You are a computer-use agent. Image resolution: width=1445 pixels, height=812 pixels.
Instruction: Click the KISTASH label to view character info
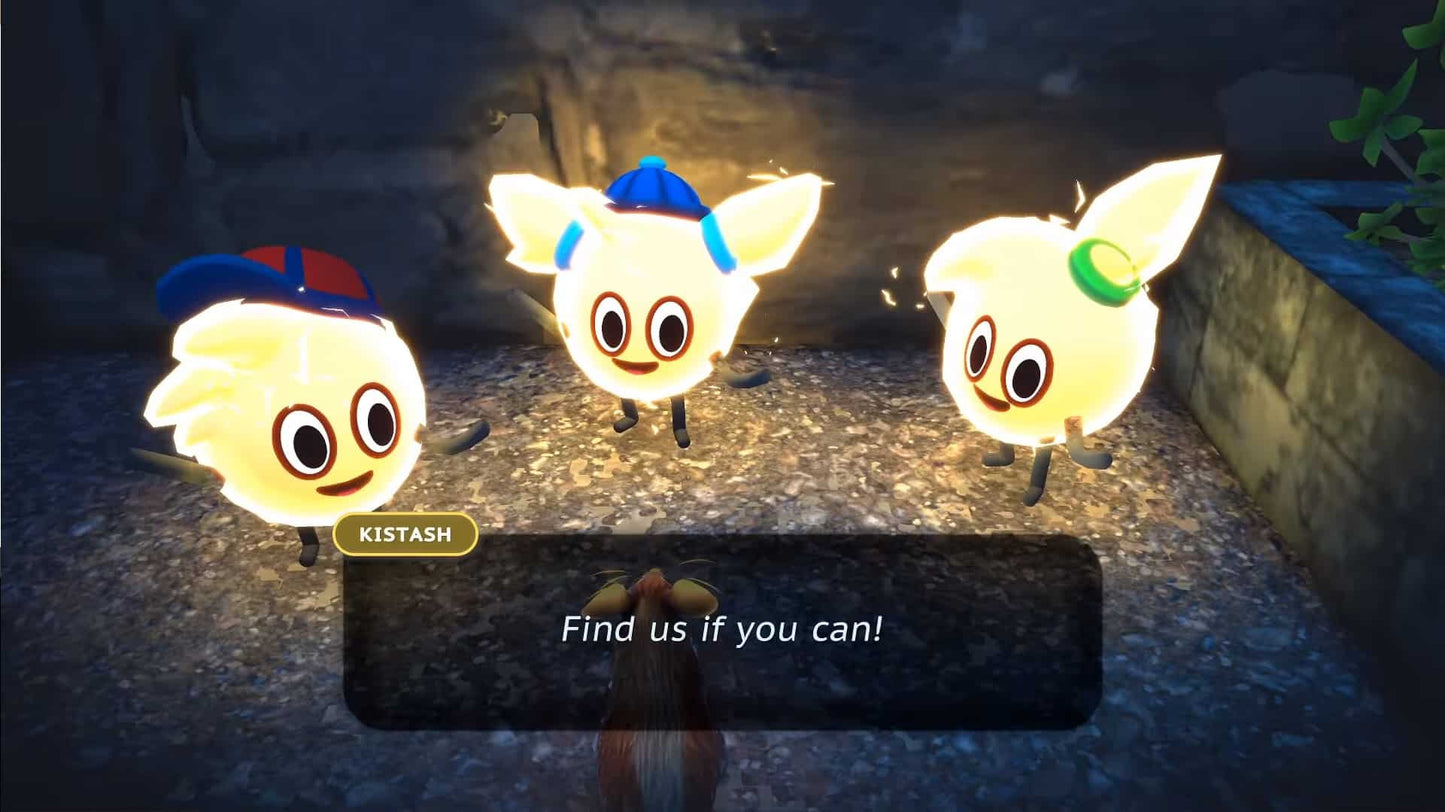[x=406, y=535]
